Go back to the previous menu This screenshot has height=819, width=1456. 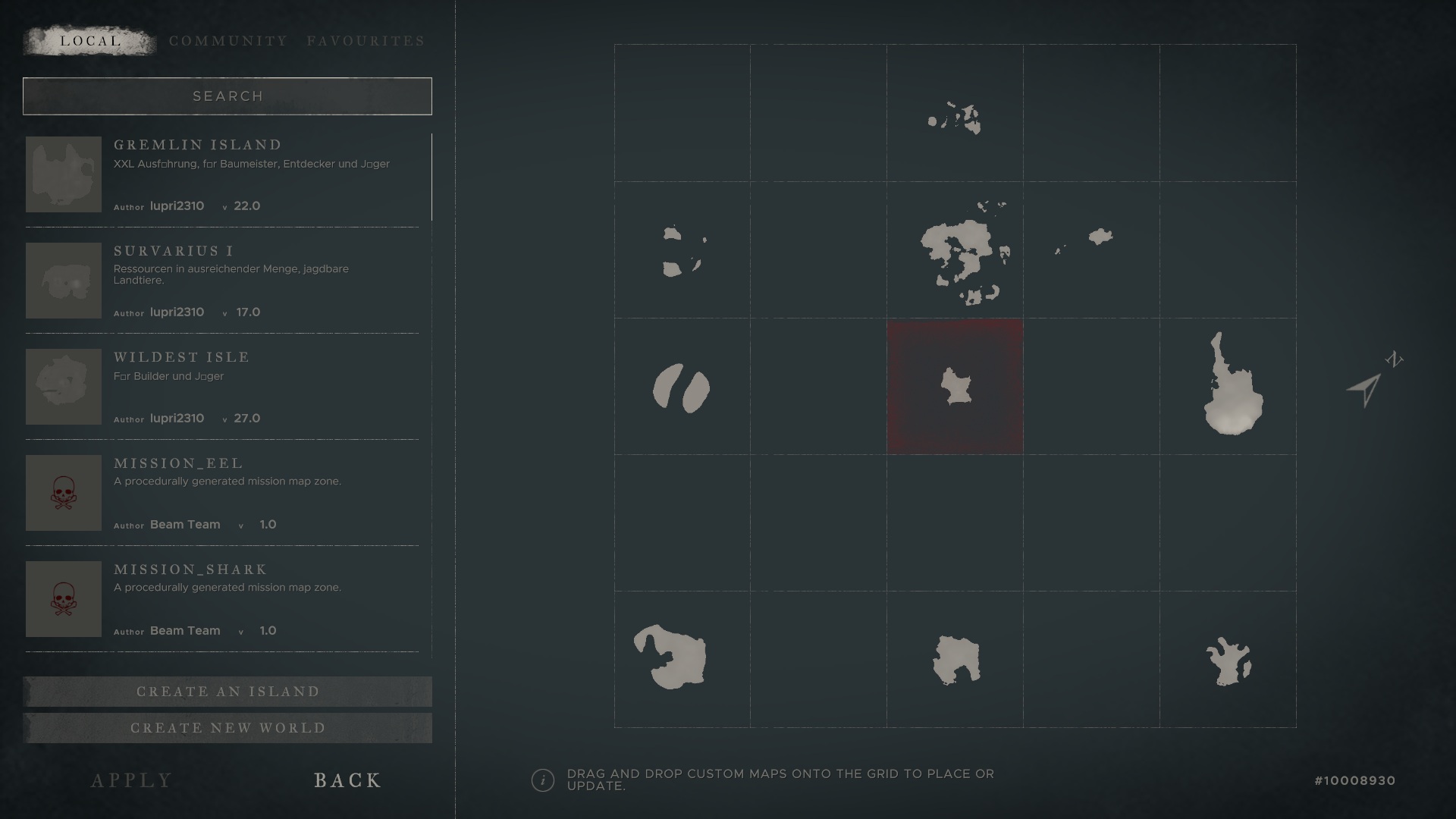tap(348, 780)
